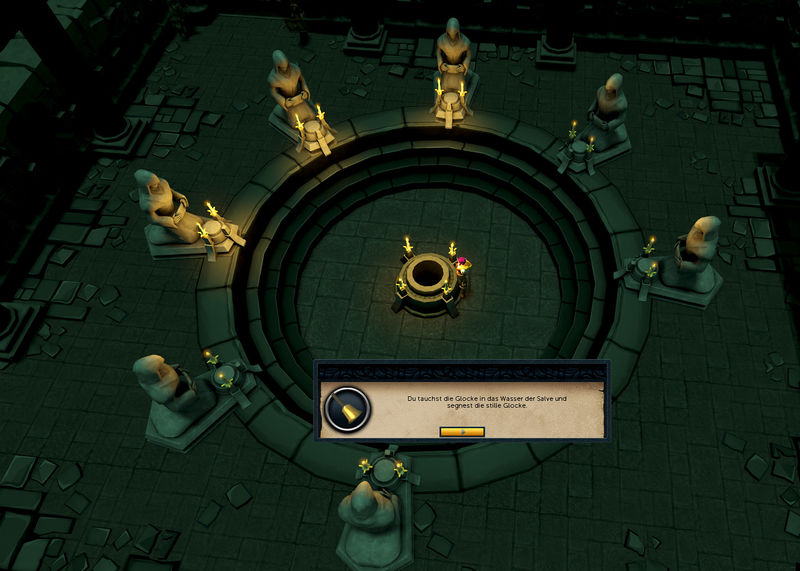Image resolution: width=800 pixels, height=571 pixels.
Task: Continue the dialogue with the yellow arrow button
Action: click(462, 432)
